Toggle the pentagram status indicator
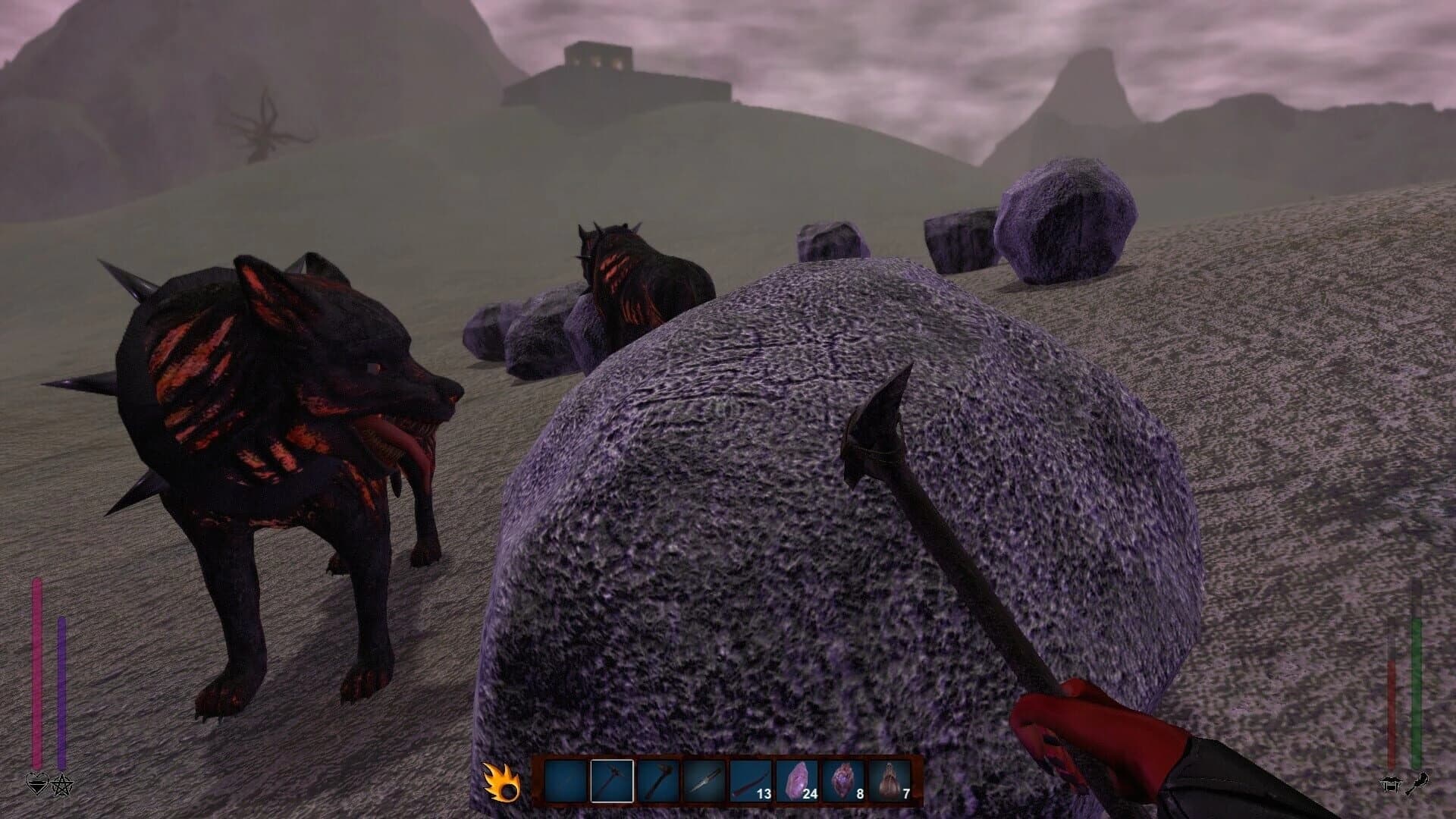 tap(61, 785)
